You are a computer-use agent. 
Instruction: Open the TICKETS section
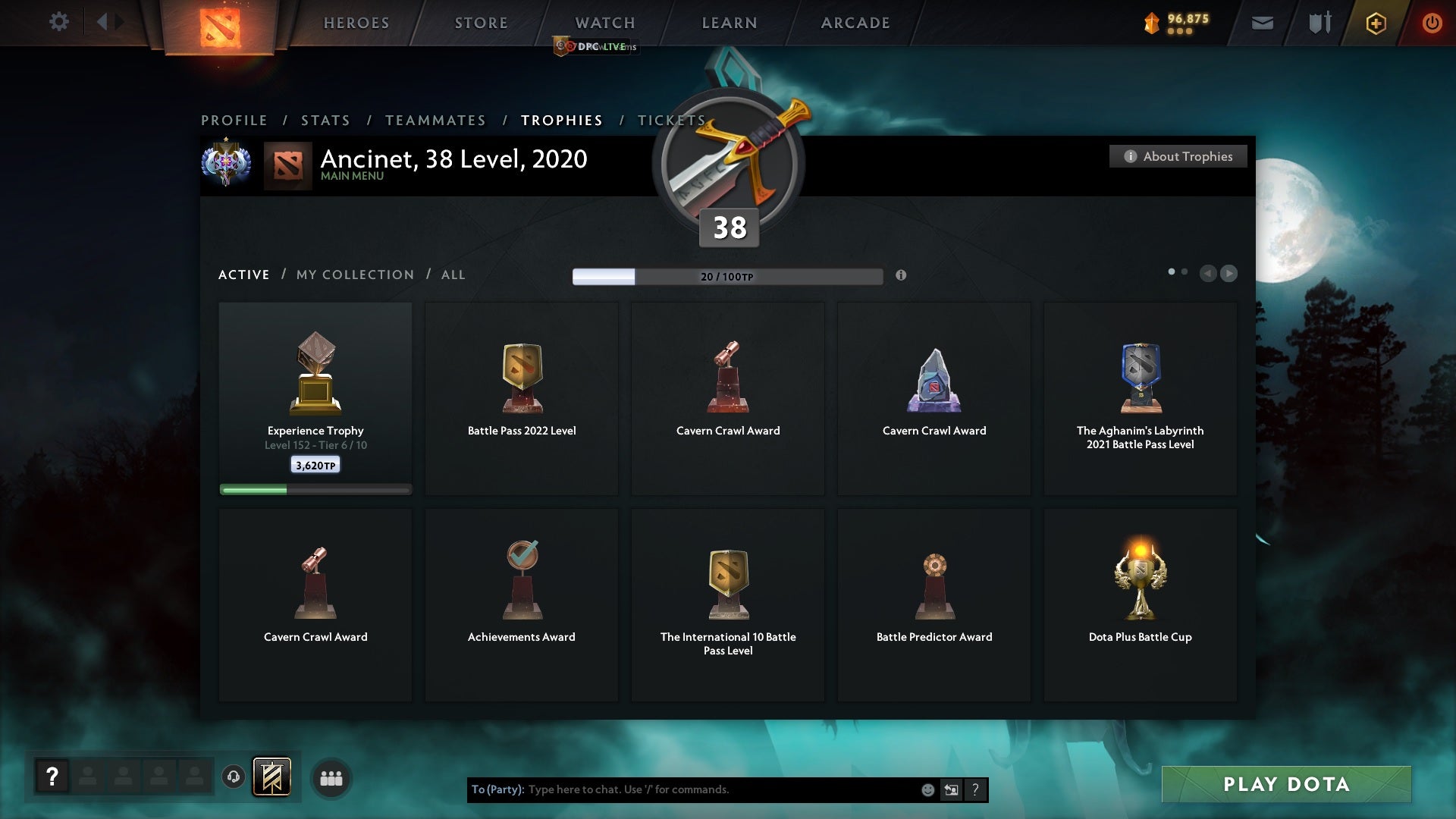pos(671,120)
